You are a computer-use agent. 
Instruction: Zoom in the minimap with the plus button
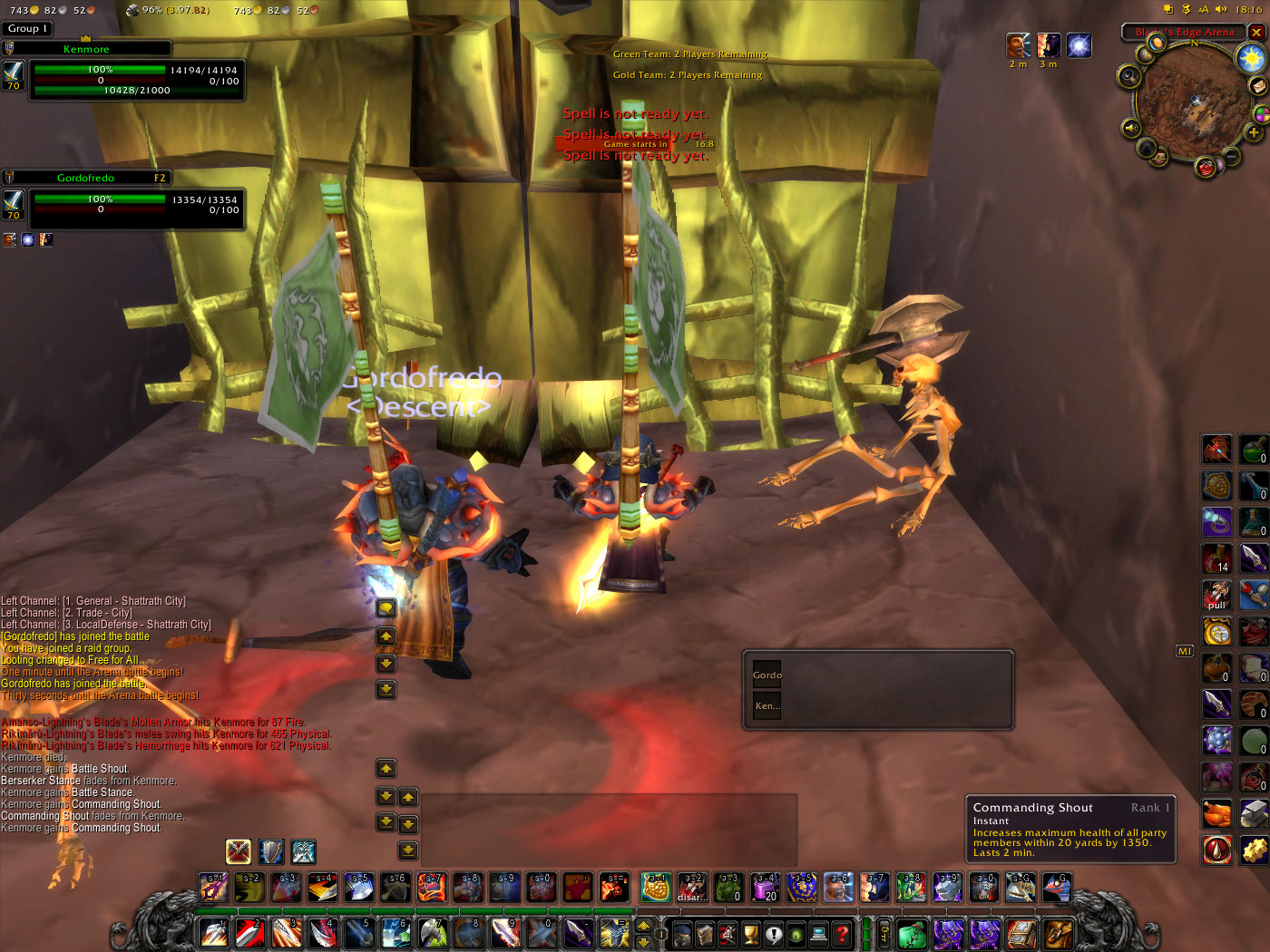click(x=1254, y=132)
